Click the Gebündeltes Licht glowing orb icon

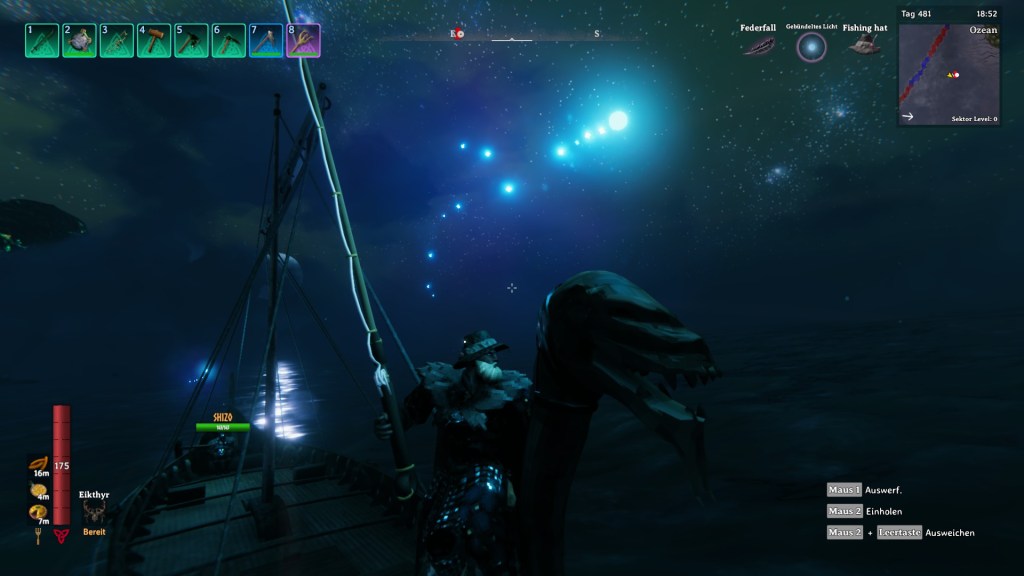tap(811, 46)
